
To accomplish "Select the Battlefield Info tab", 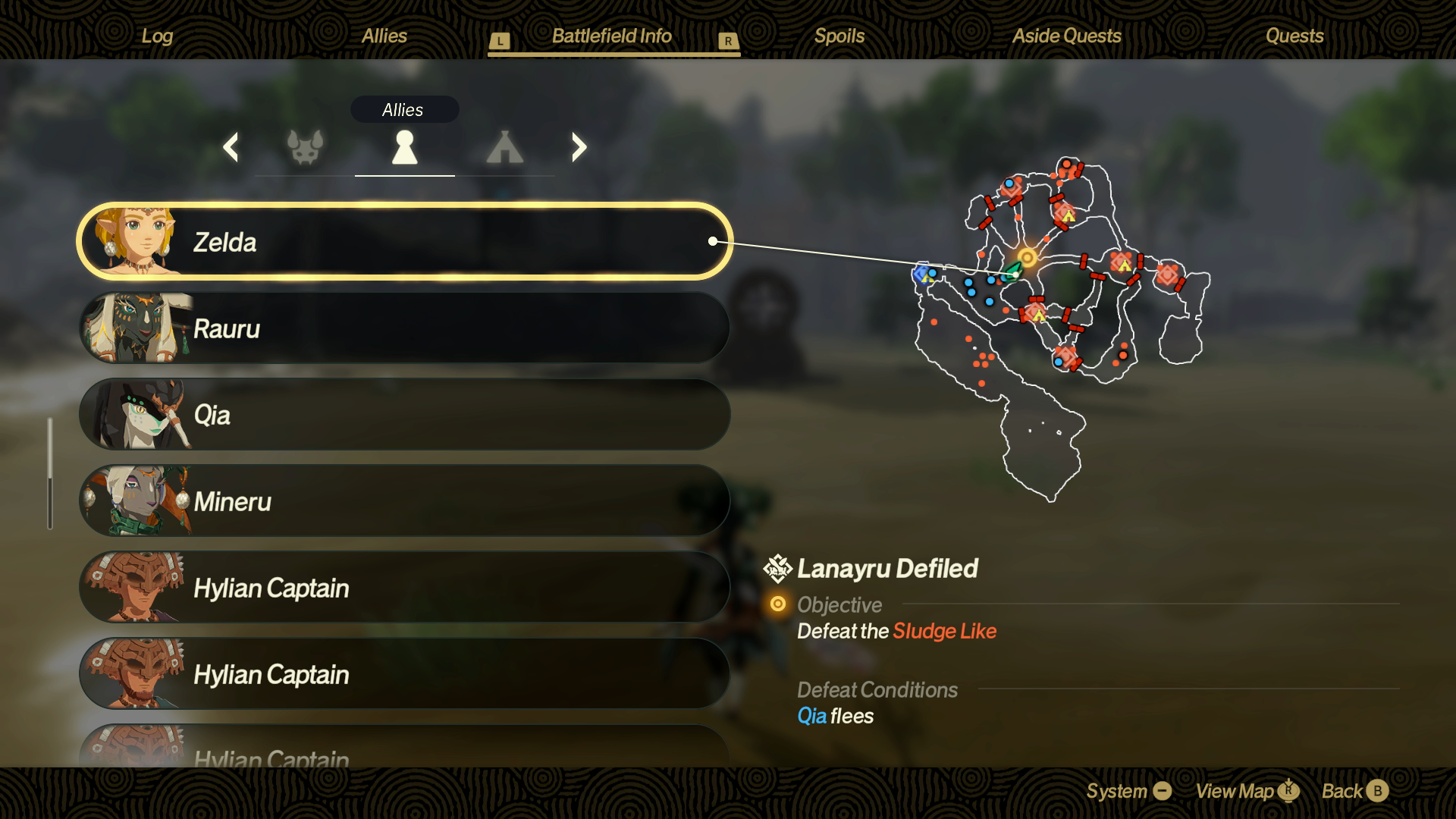I will point(611,36).
